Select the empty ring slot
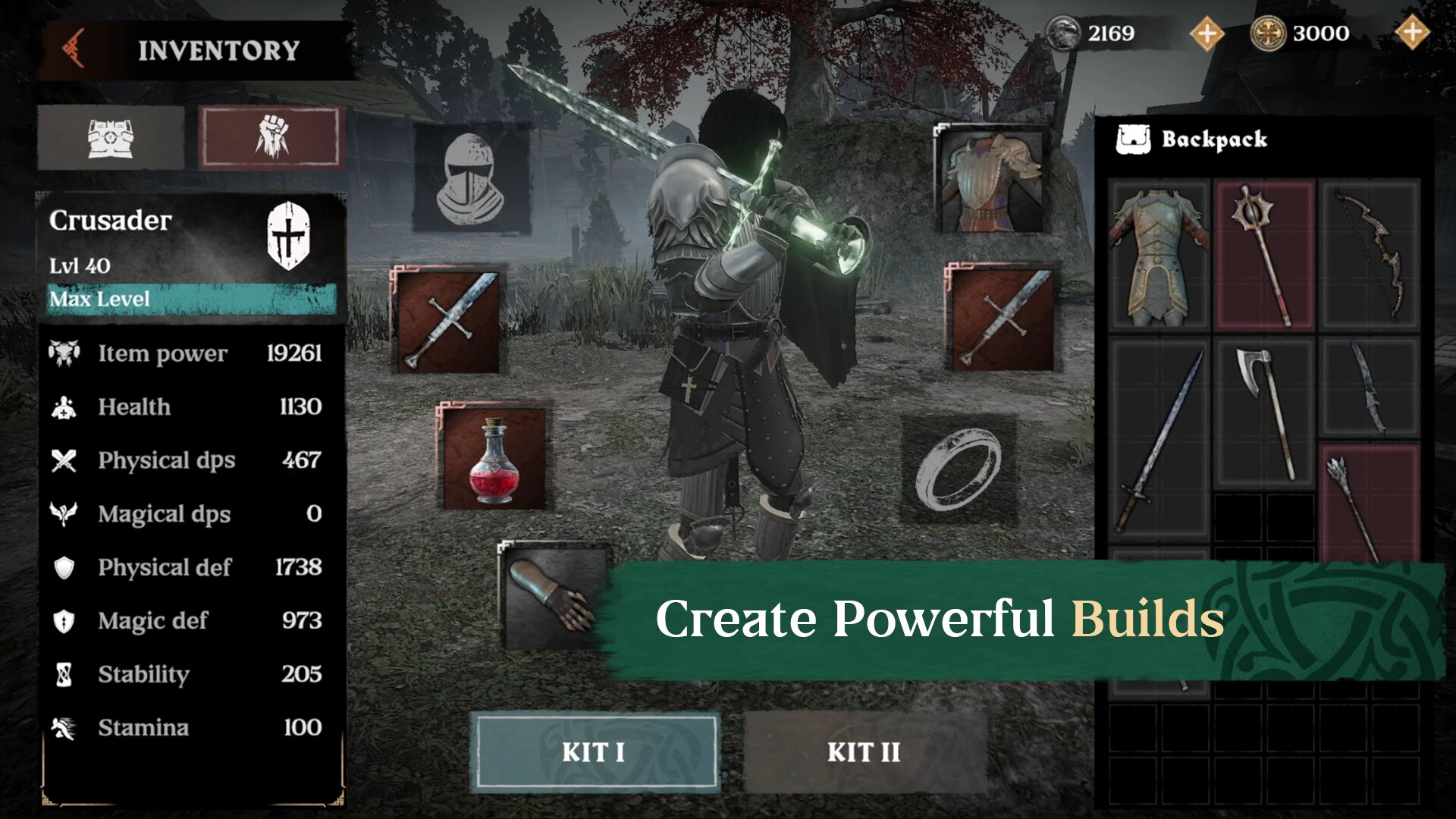This screenshot has width=1456, height=819. click(958, 469)
